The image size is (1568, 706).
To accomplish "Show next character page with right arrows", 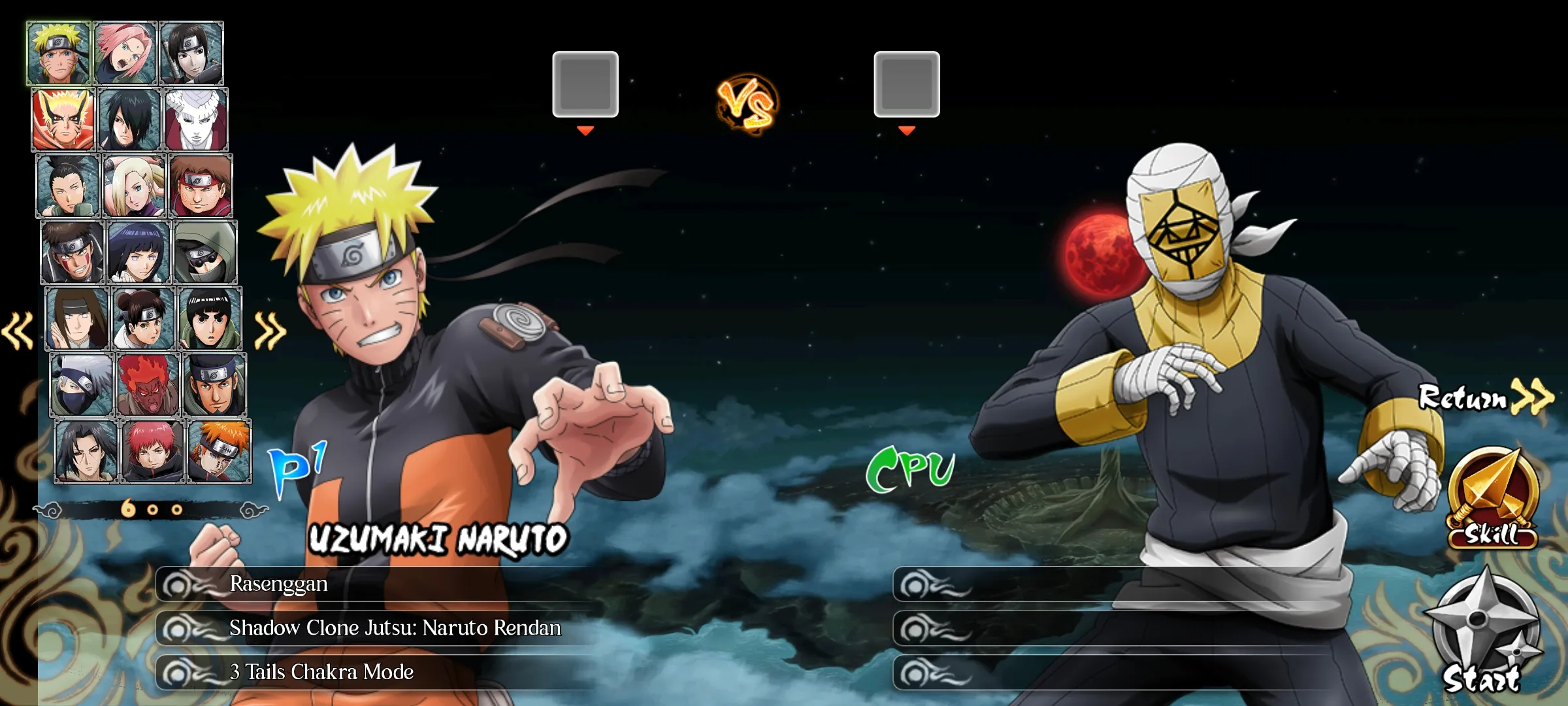I will [x=270, y=330].
